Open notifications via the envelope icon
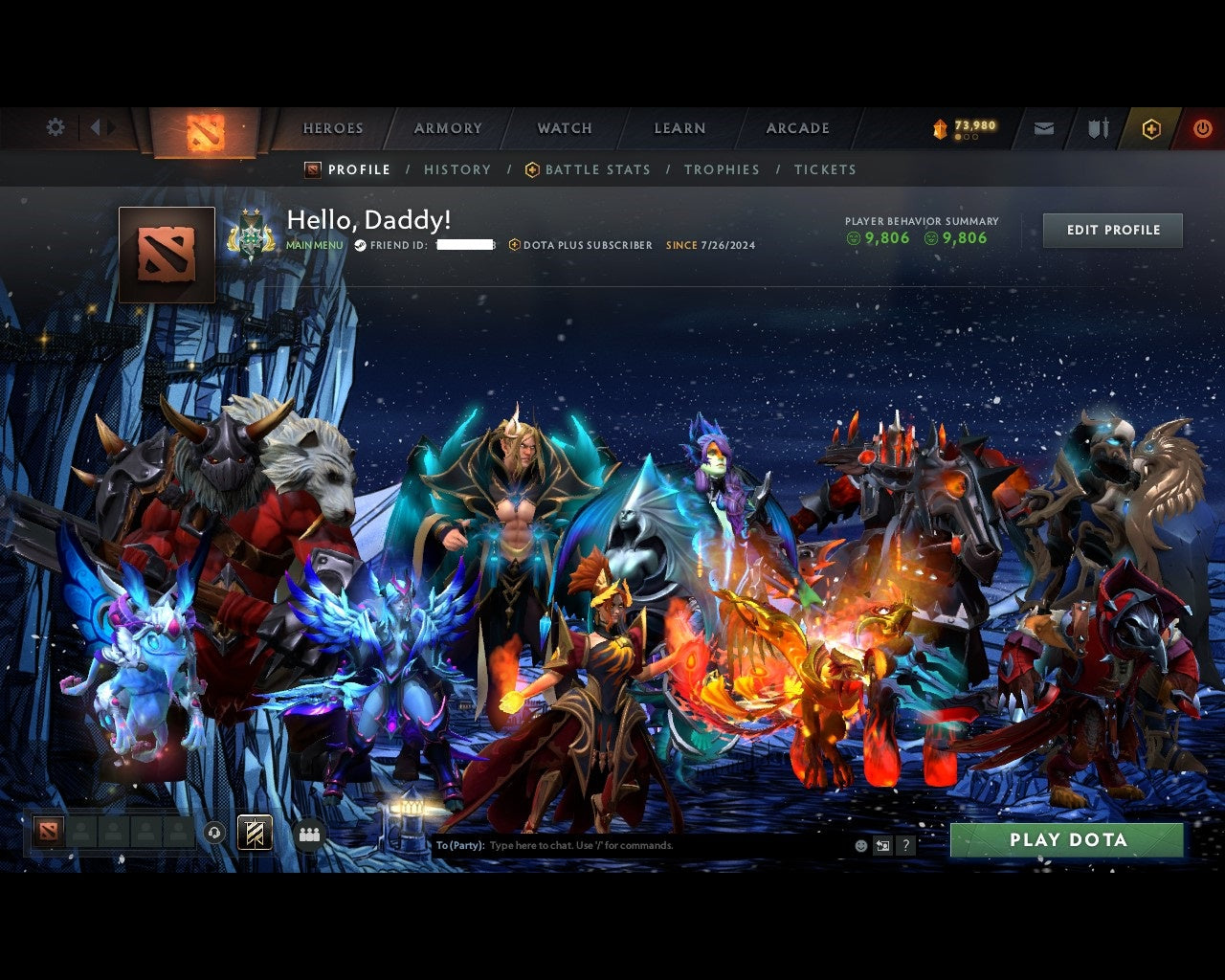 point(1043,127)
